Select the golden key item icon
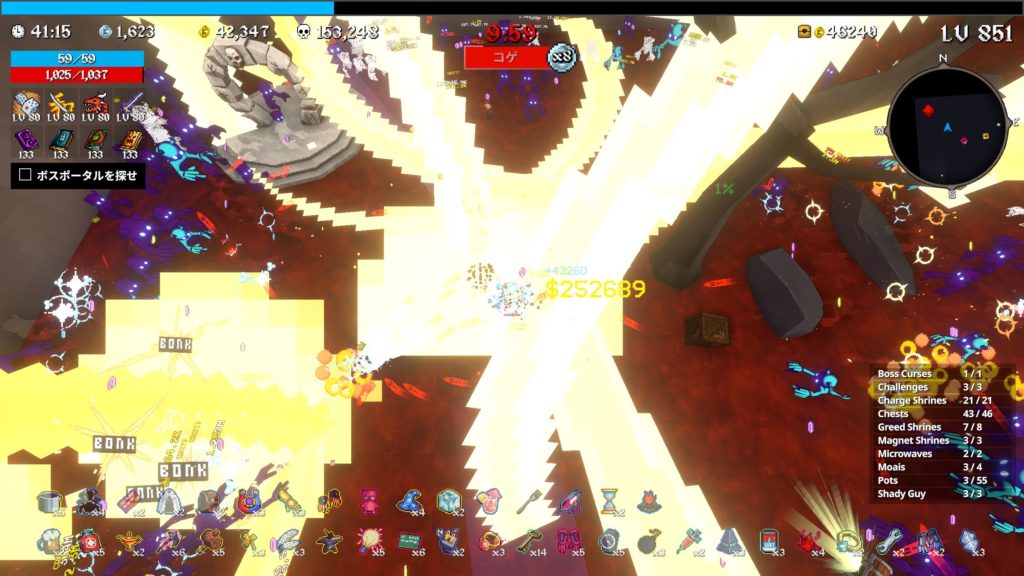Viewport: 1024px width, 576px height. point(529,541)
